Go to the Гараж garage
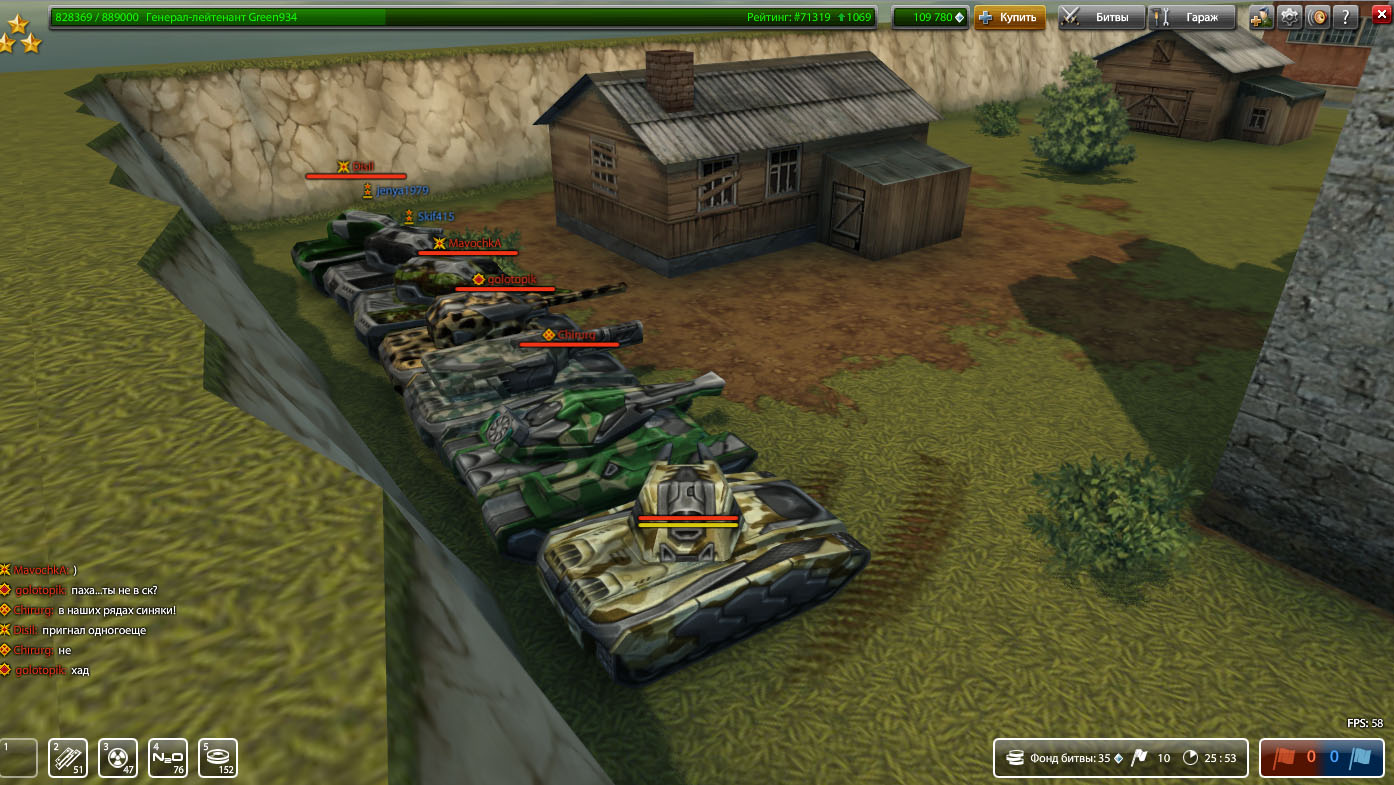Viewport: 1394px width, 785px height. point(1191,17)
